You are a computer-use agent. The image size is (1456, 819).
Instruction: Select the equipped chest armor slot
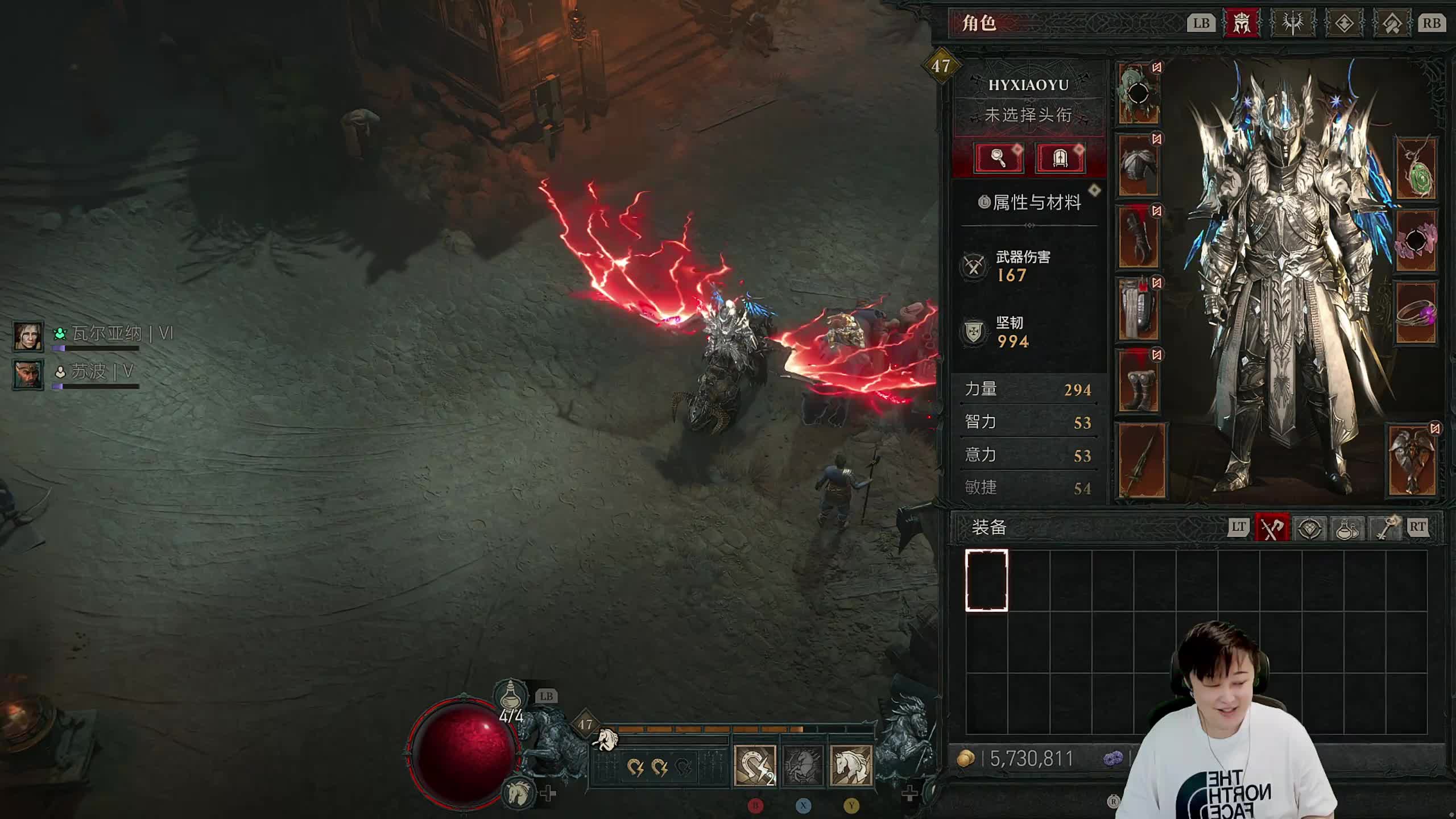pyautogui.click(x=1139, y=166)
